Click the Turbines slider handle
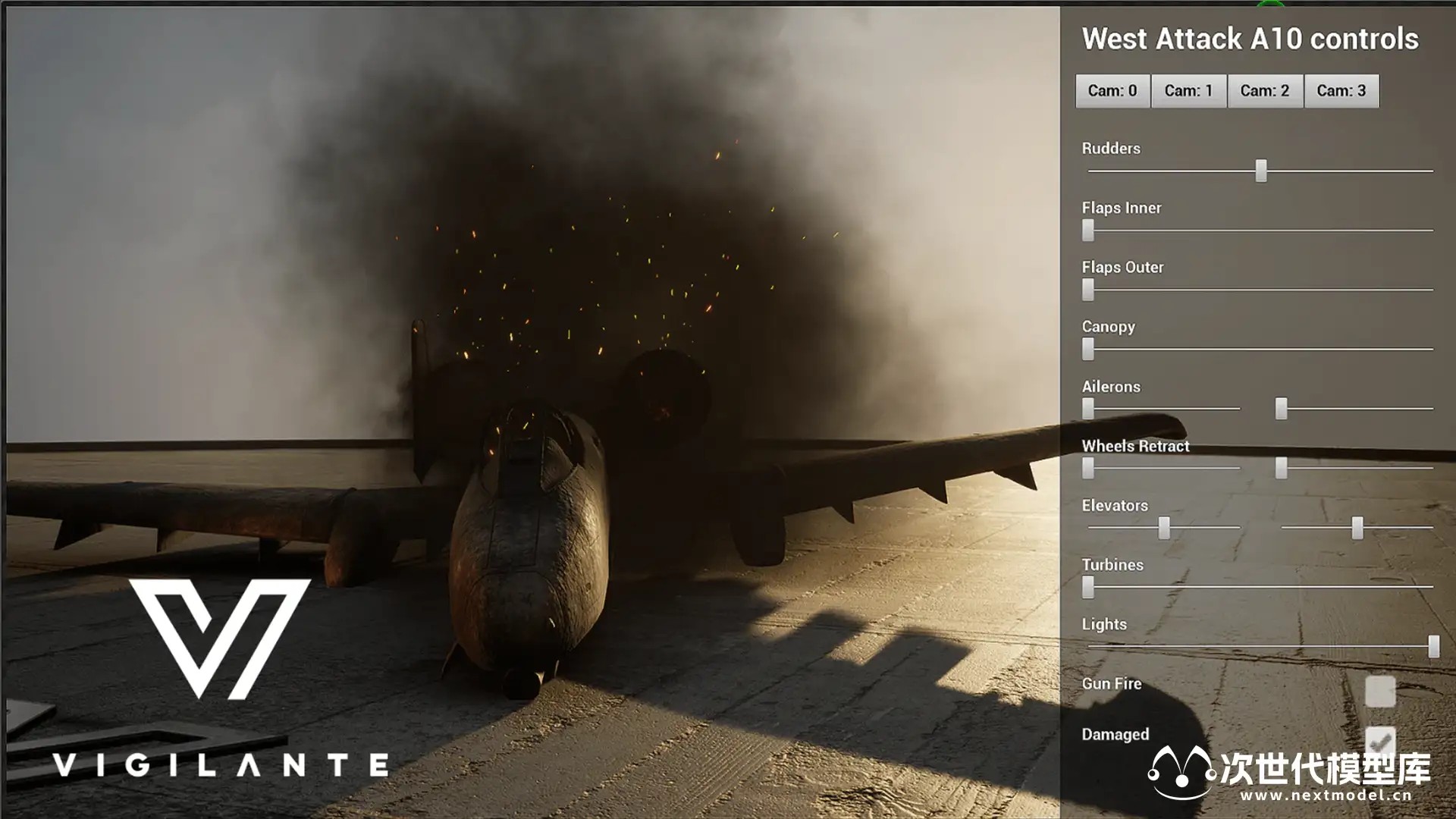 pos(1088,586)
